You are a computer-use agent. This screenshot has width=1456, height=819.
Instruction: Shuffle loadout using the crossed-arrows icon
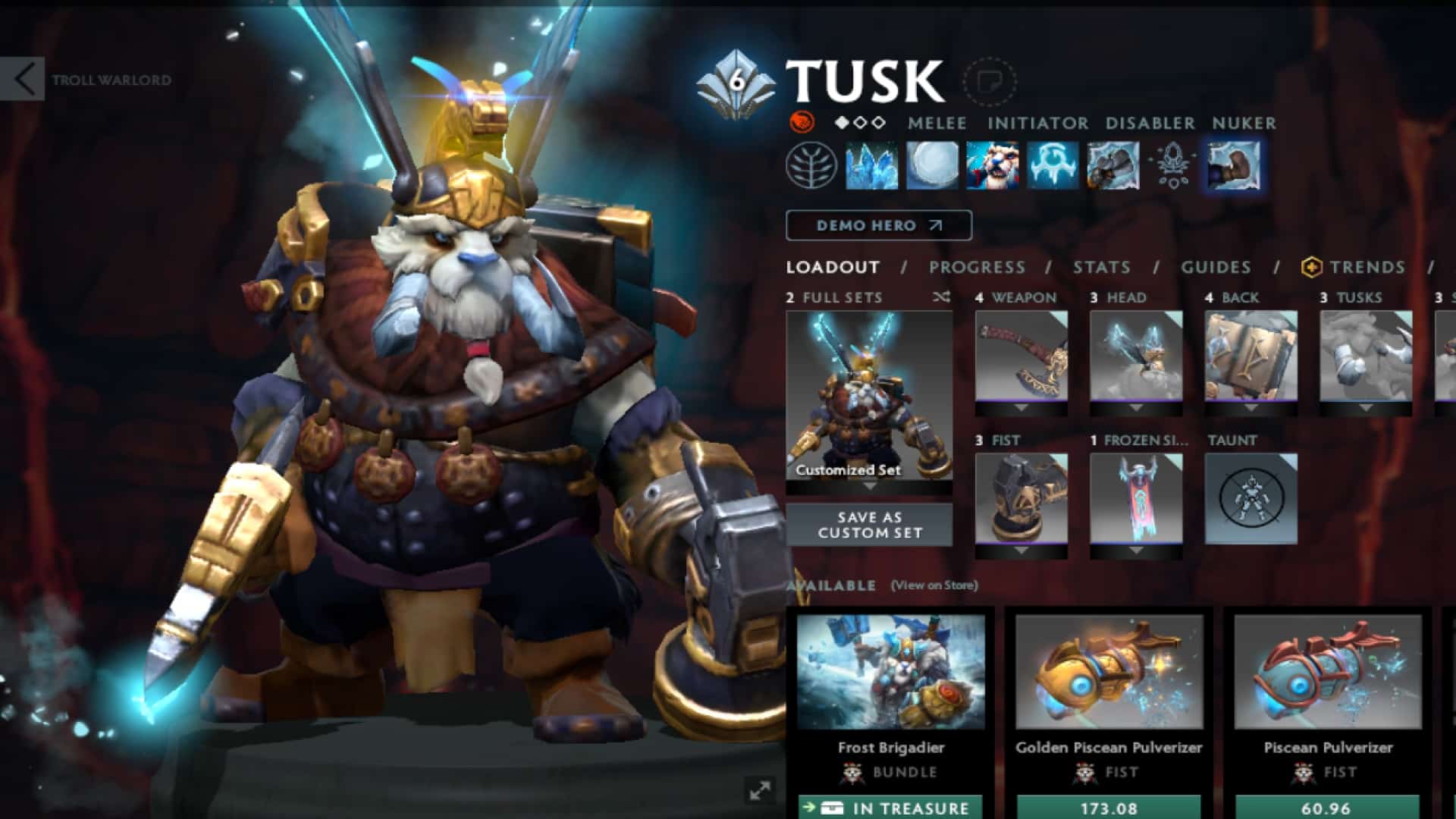coord(940,298)
